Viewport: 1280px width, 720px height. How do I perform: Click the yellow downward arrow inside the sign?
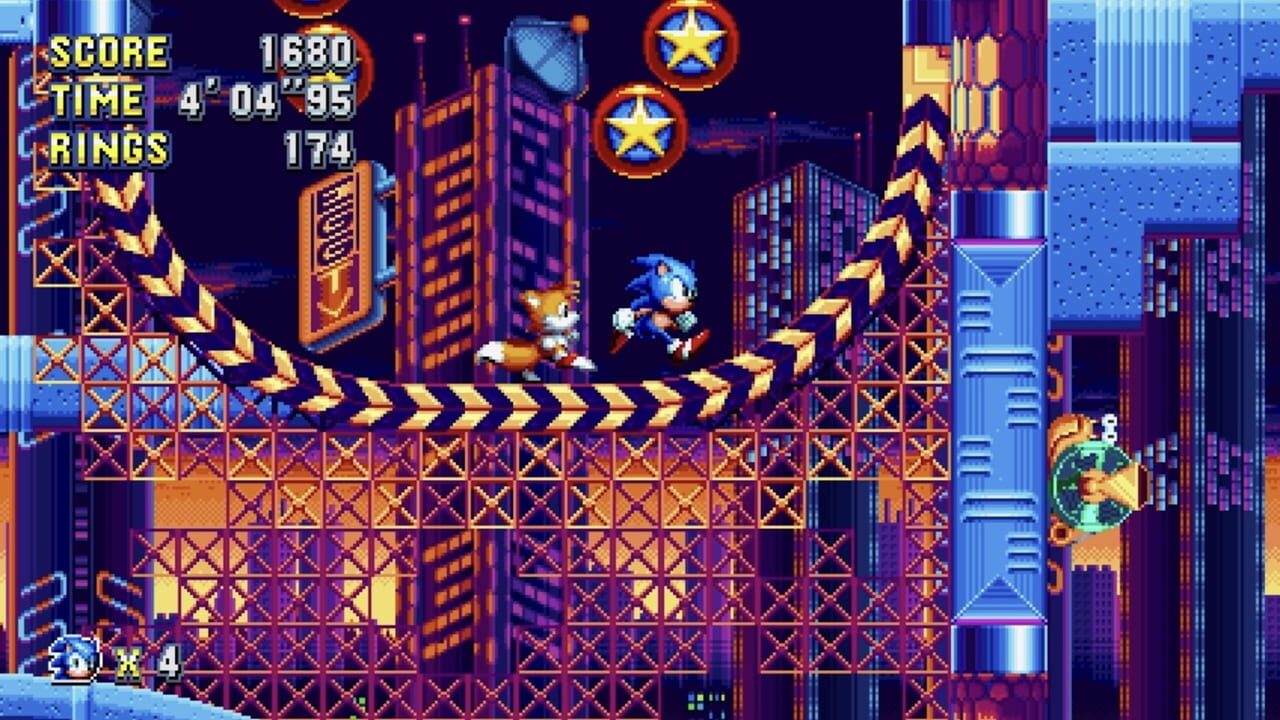click(x=334, y=290)
